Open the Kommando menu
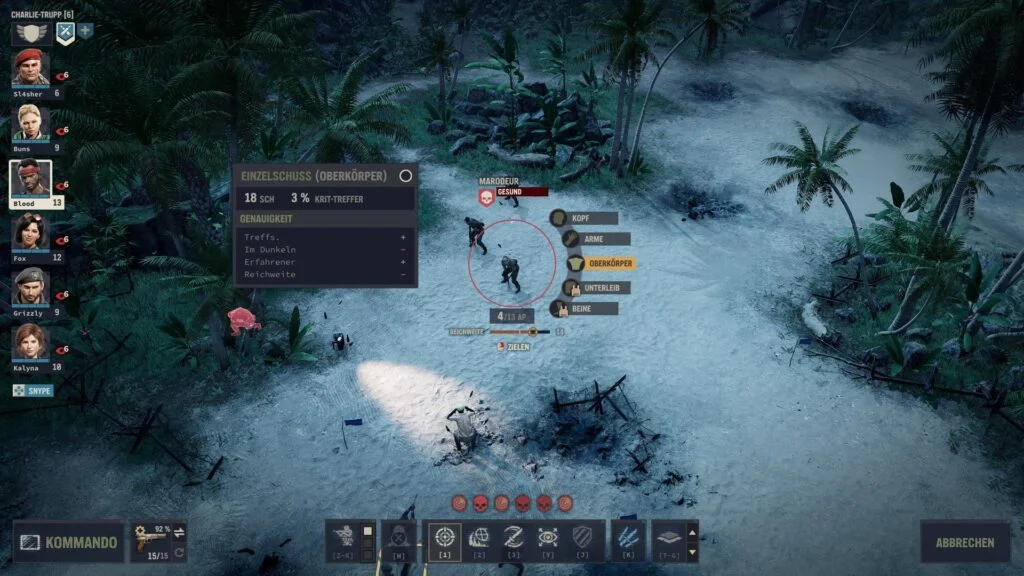This screenshot has width=1024, height=576. point(69,543)
